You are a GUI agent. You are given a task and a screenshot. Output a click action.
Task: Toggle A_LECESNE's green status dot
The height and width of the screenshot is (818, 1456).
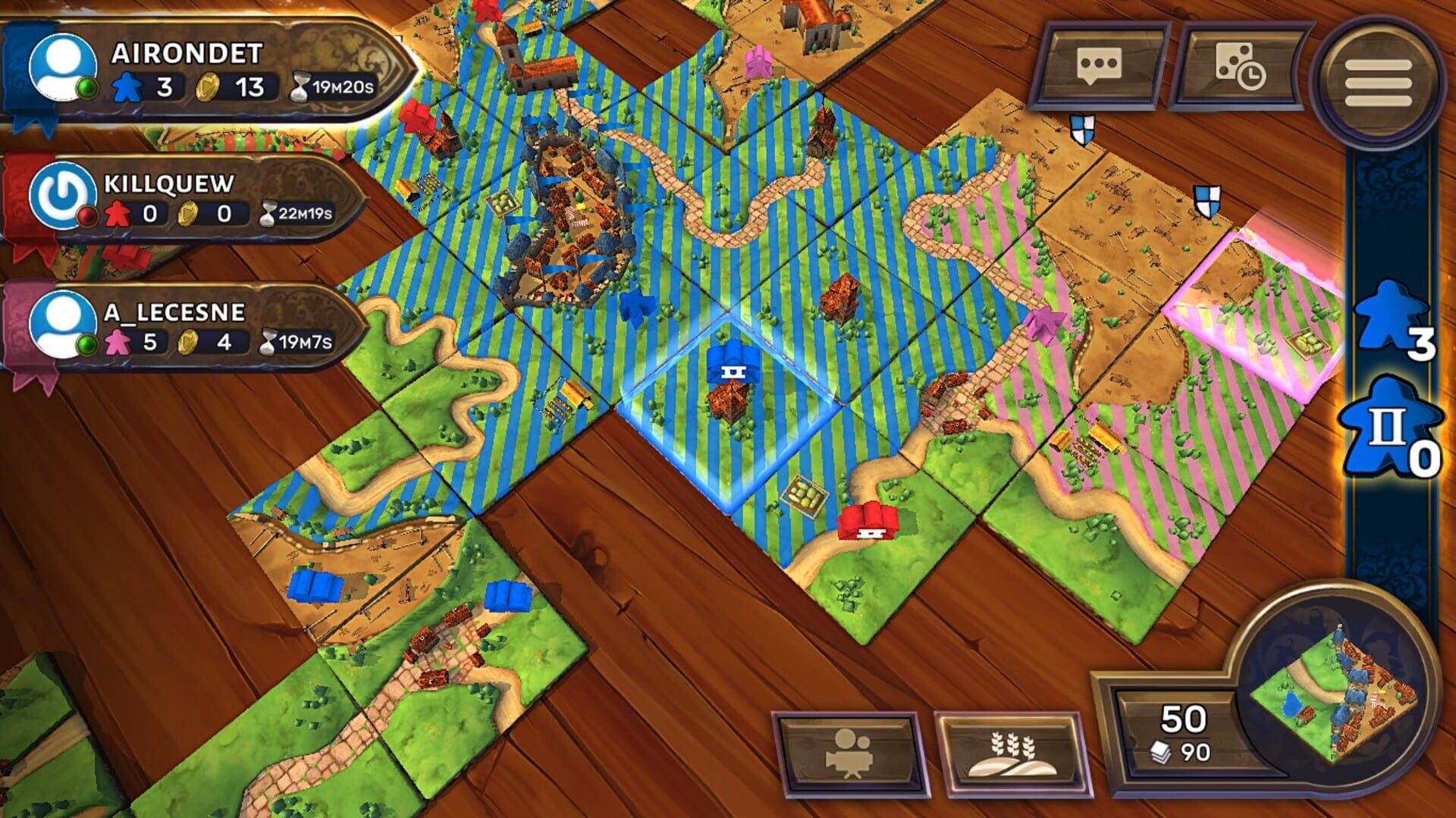point(86,343)
